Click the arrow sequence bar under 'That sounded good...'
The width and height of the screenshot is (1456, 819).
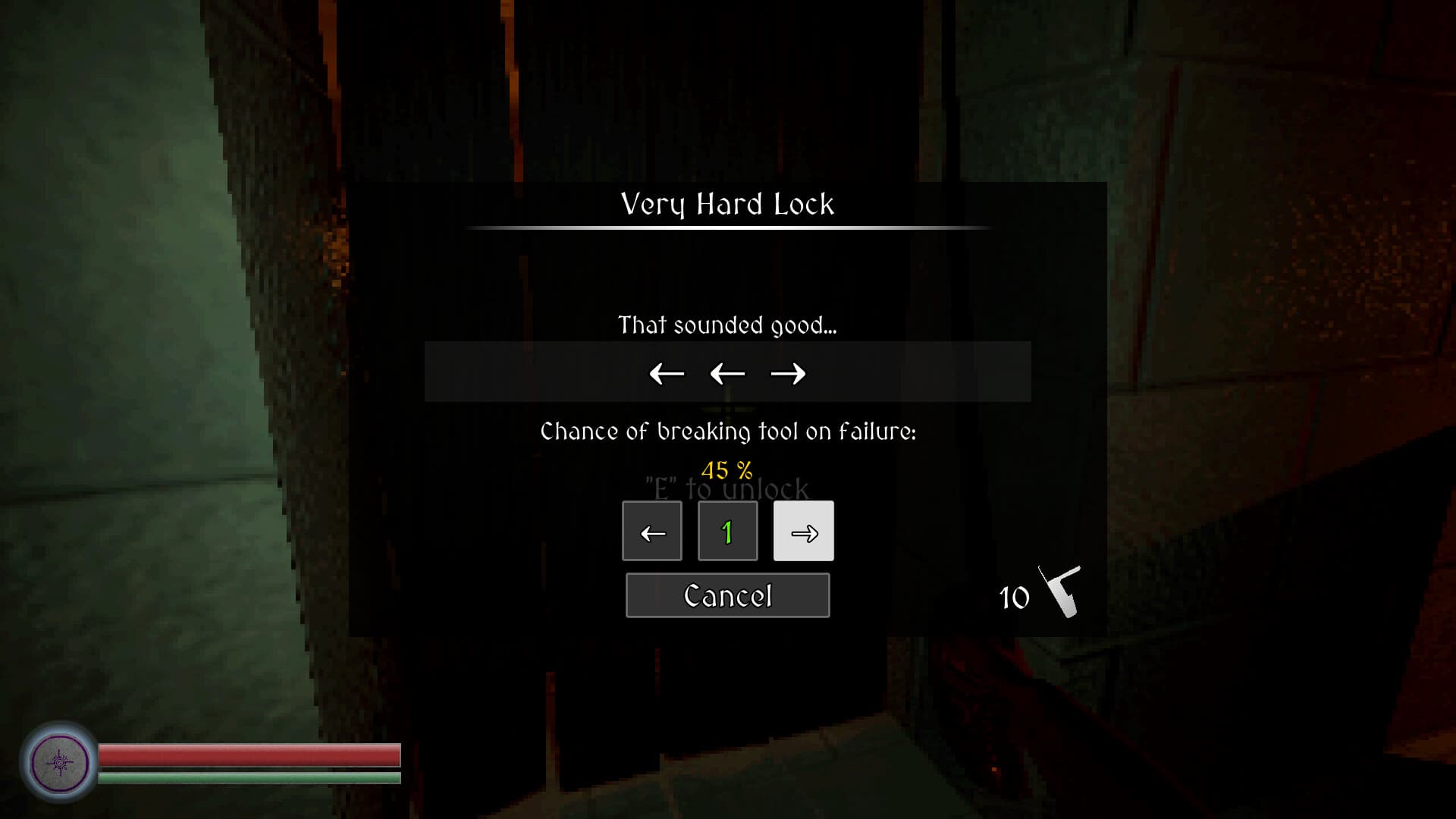[x=726, y=371]
